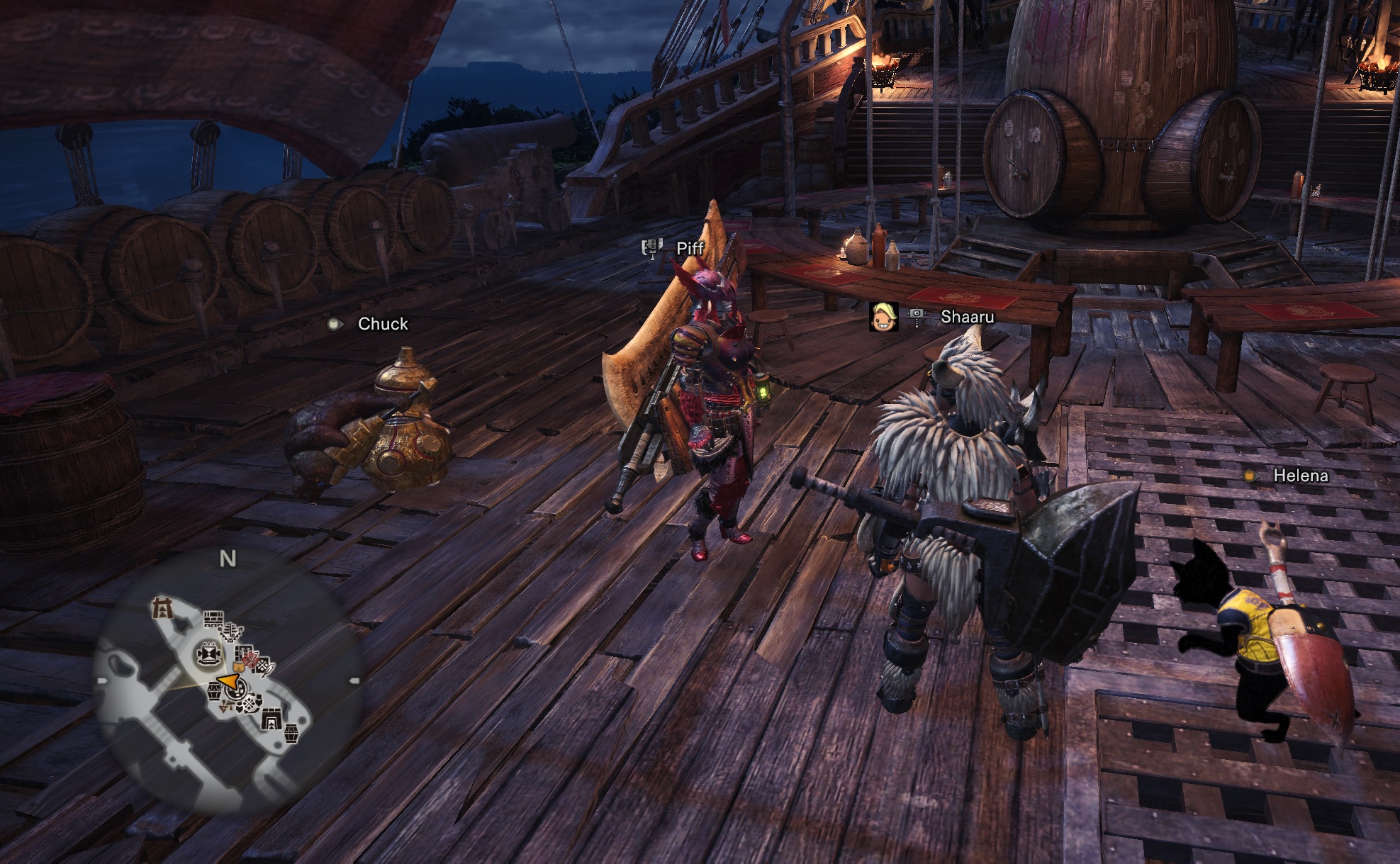This screenshot has width=1400, height=864.
Task: Select the orange Palico head minimap marker
Action: pos(239,667)
